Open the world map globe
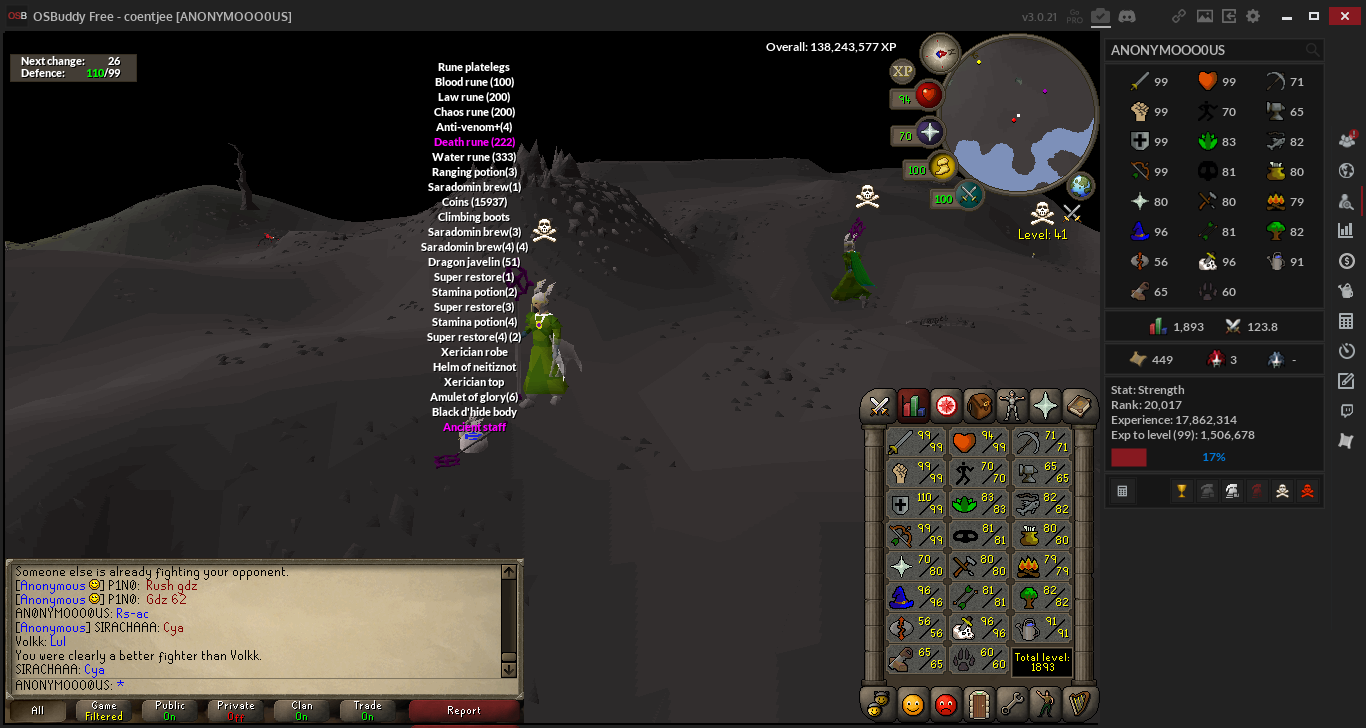Viewport: 1366px width, 728px height. [x=1080, y=186]
